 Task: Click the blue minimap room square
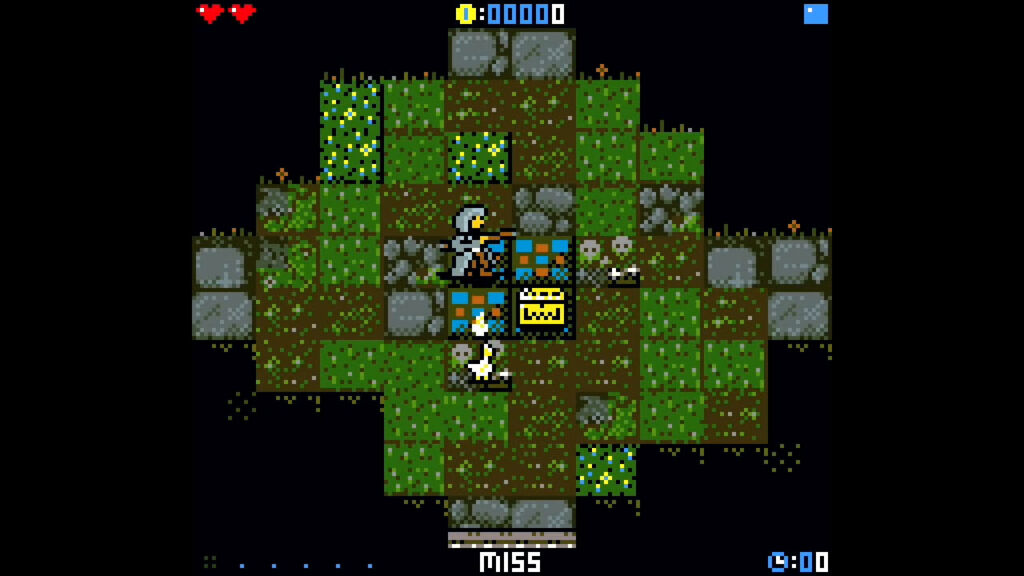point(816,14)
